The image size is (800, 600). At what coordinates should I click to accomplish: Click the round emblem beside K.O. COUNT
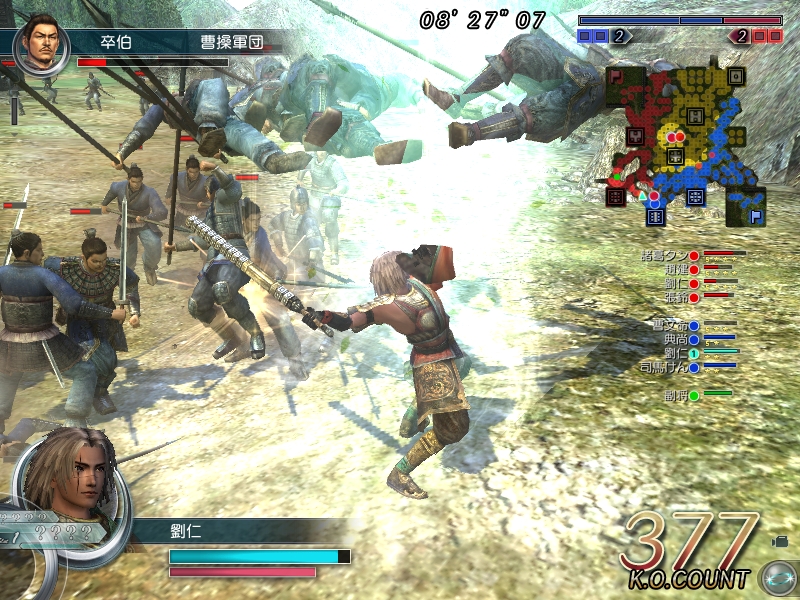click(x=776, y=578)
